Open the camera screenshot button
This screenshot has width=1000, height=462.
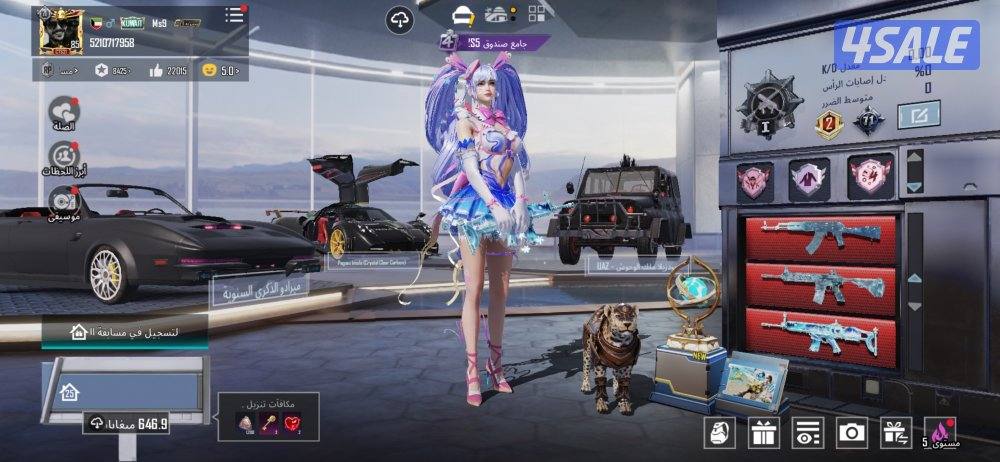pyautogui.click(x=852, y=432)
